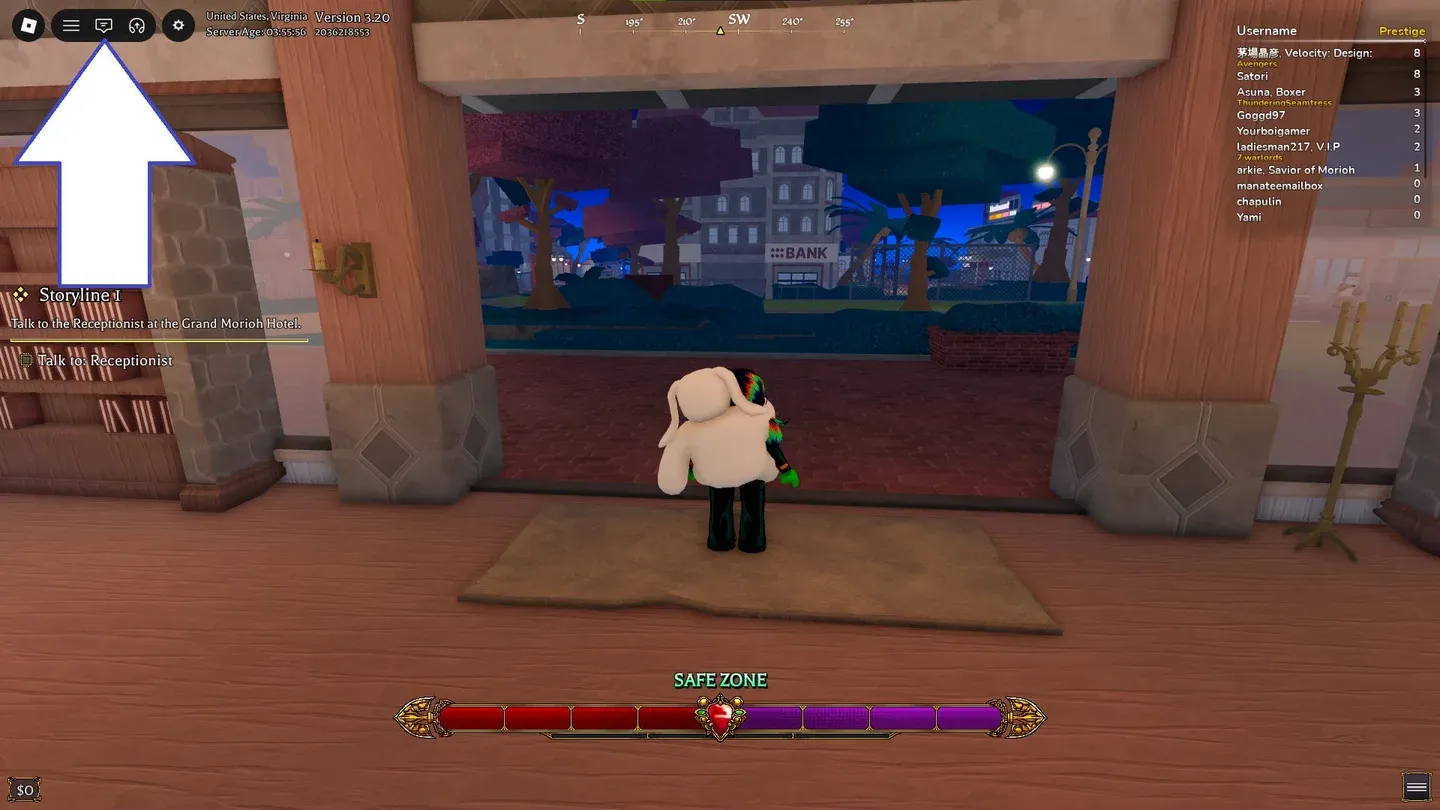Screen dimensions: 1440x810
Task: Toggle the SW compass heading indicator
Action: [739, 18]
